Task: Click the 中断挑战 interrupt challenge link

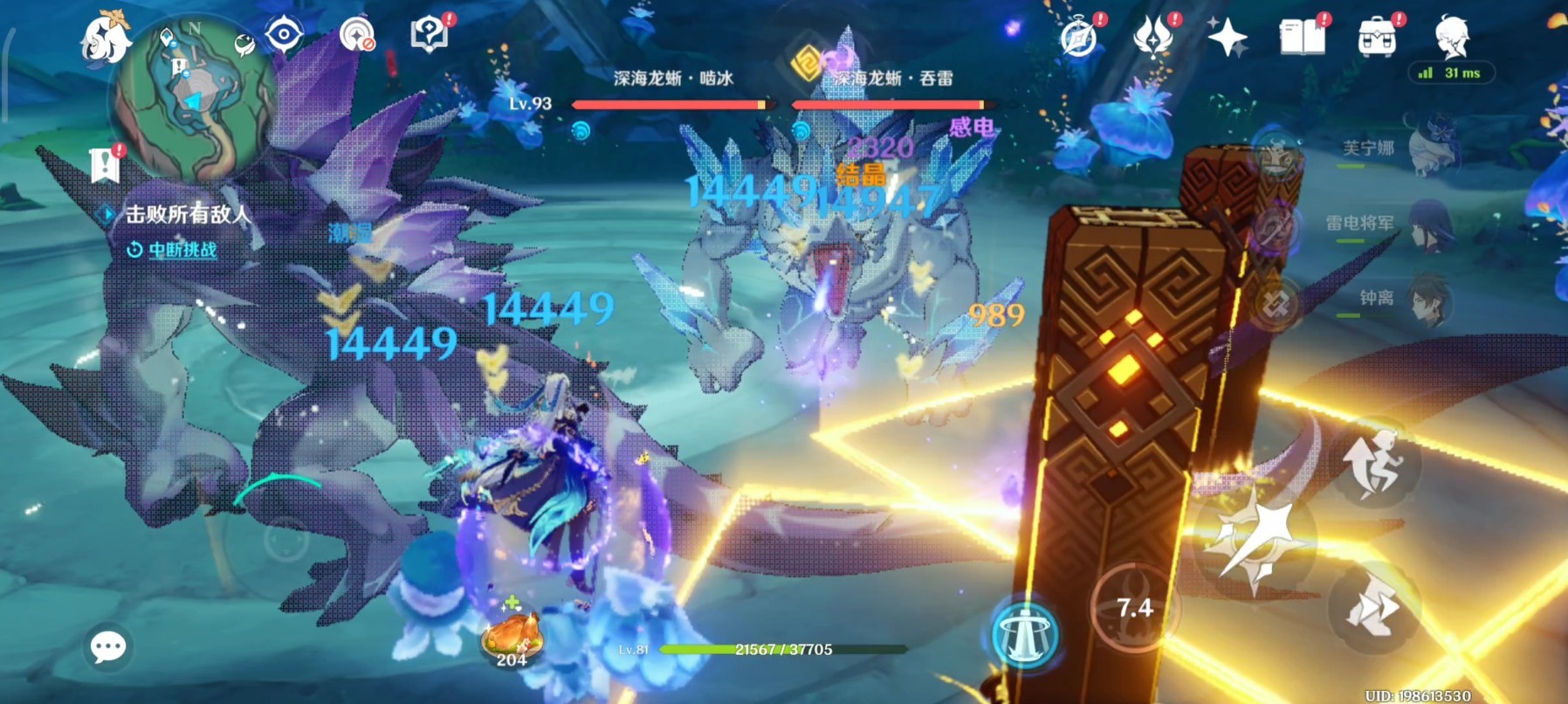Action: coord(182,251)
